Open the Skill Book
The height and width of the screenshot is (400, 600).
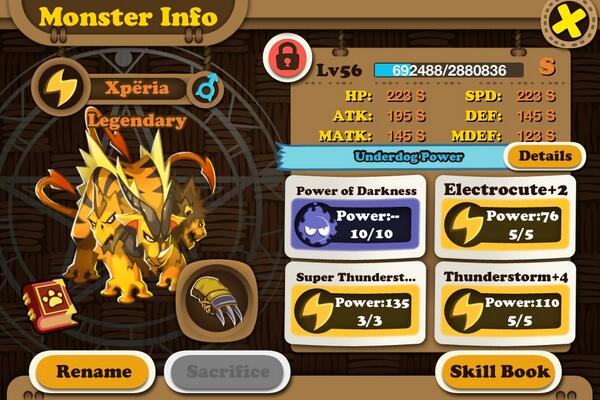pyautogui.click(x=499, y=371)
